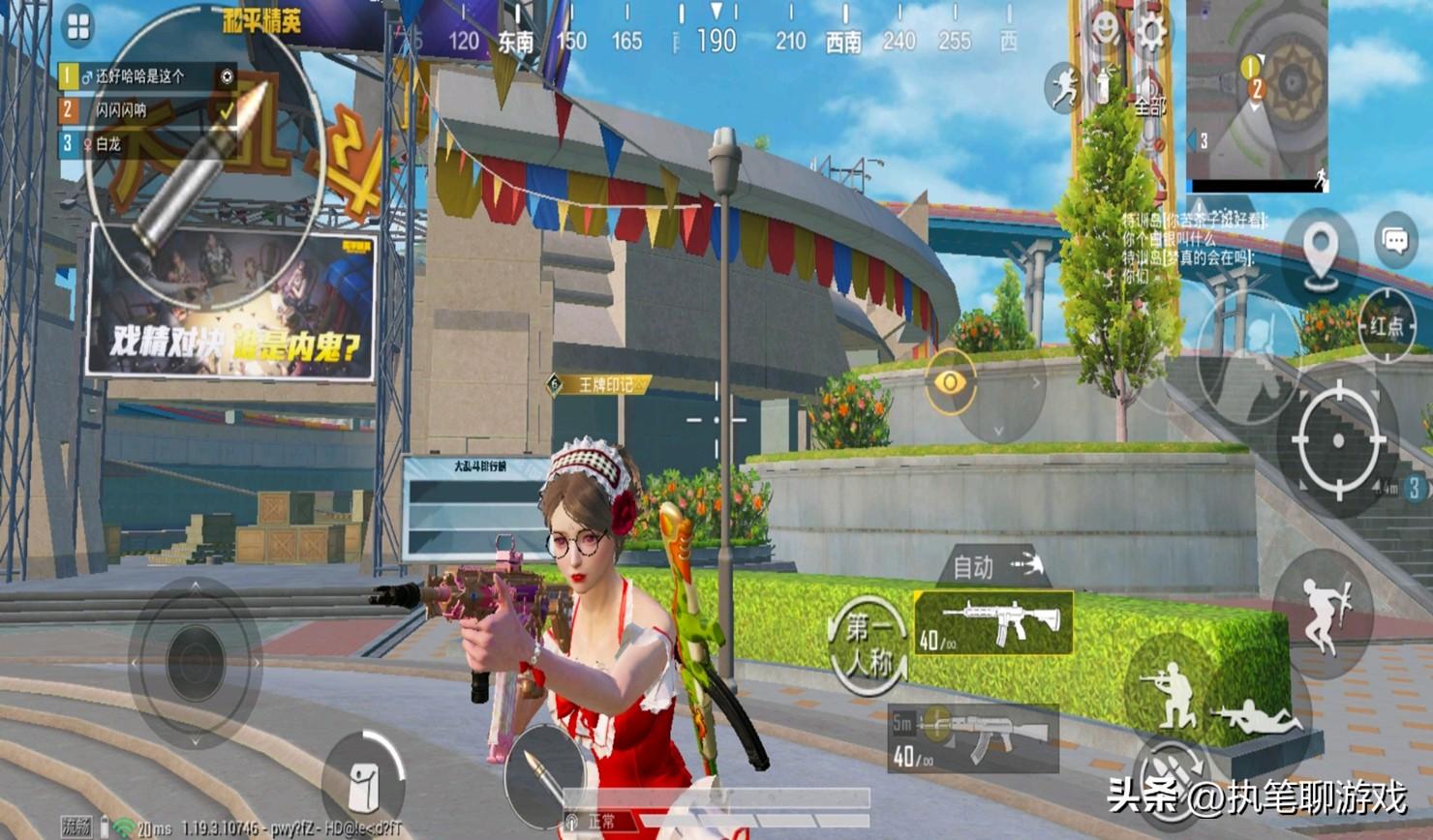Open the gear settings menu
Viewport: 1433px width, 840px height.
1151,31
